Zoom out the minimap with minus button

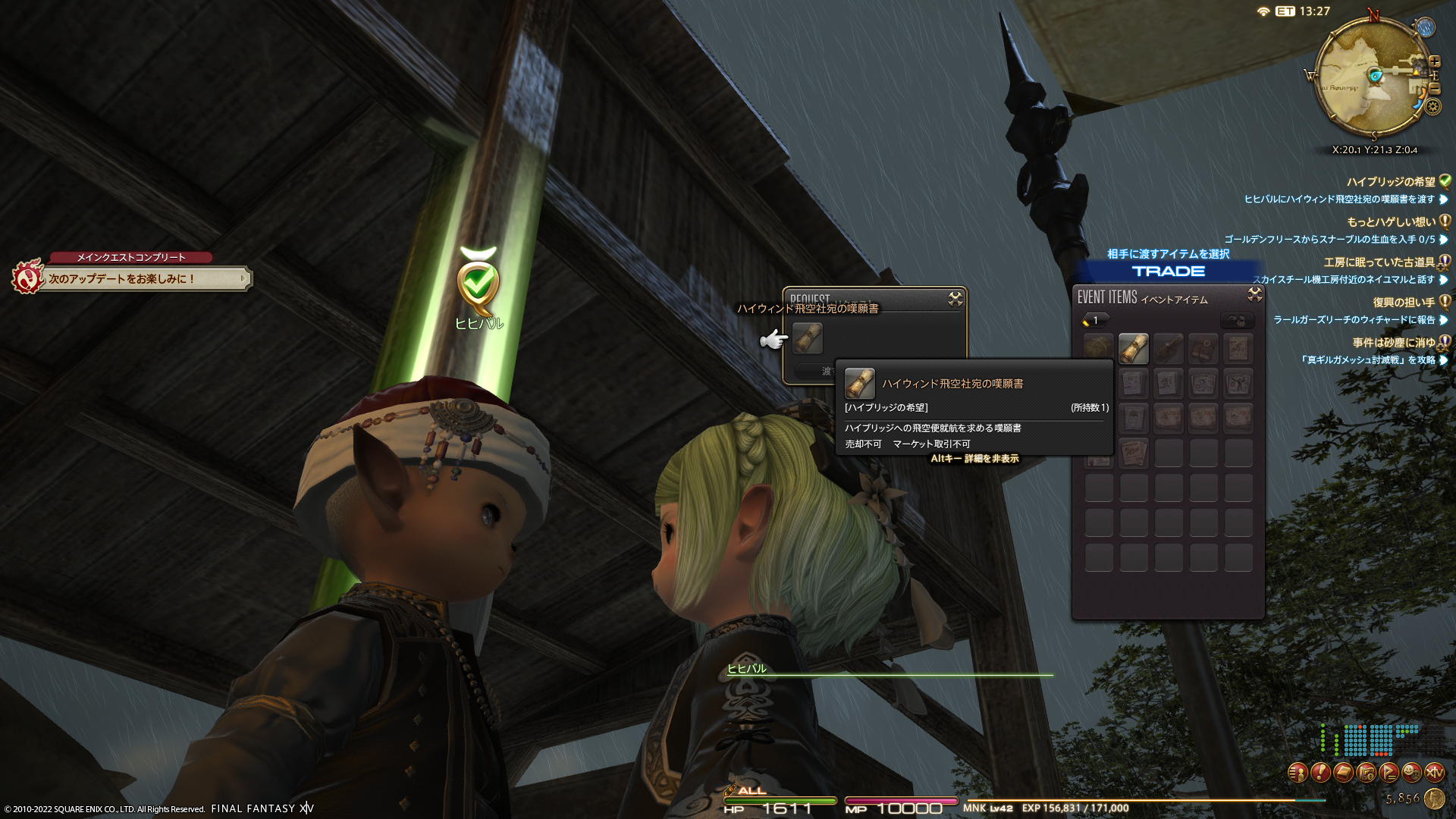(1435, 88)
